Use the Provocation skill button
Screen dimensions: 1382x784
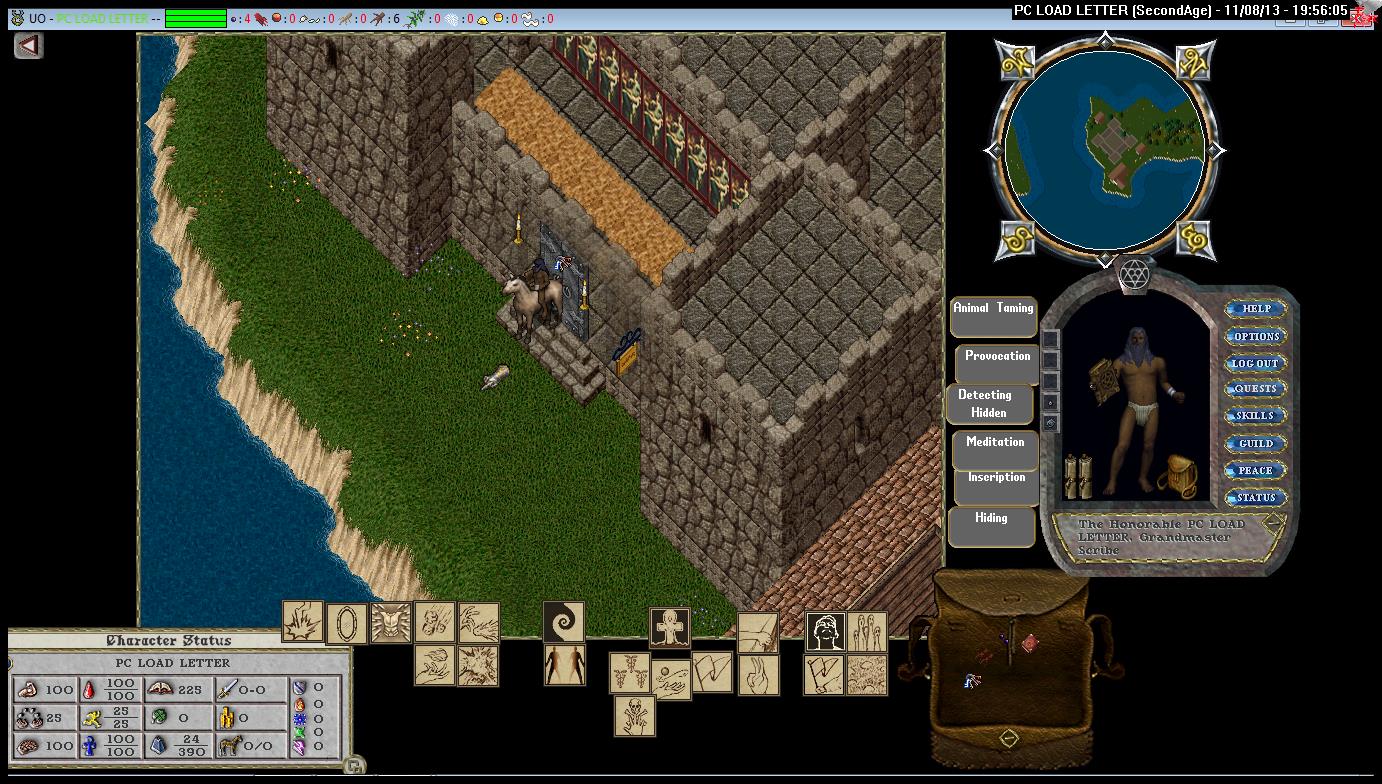[997, 363]
